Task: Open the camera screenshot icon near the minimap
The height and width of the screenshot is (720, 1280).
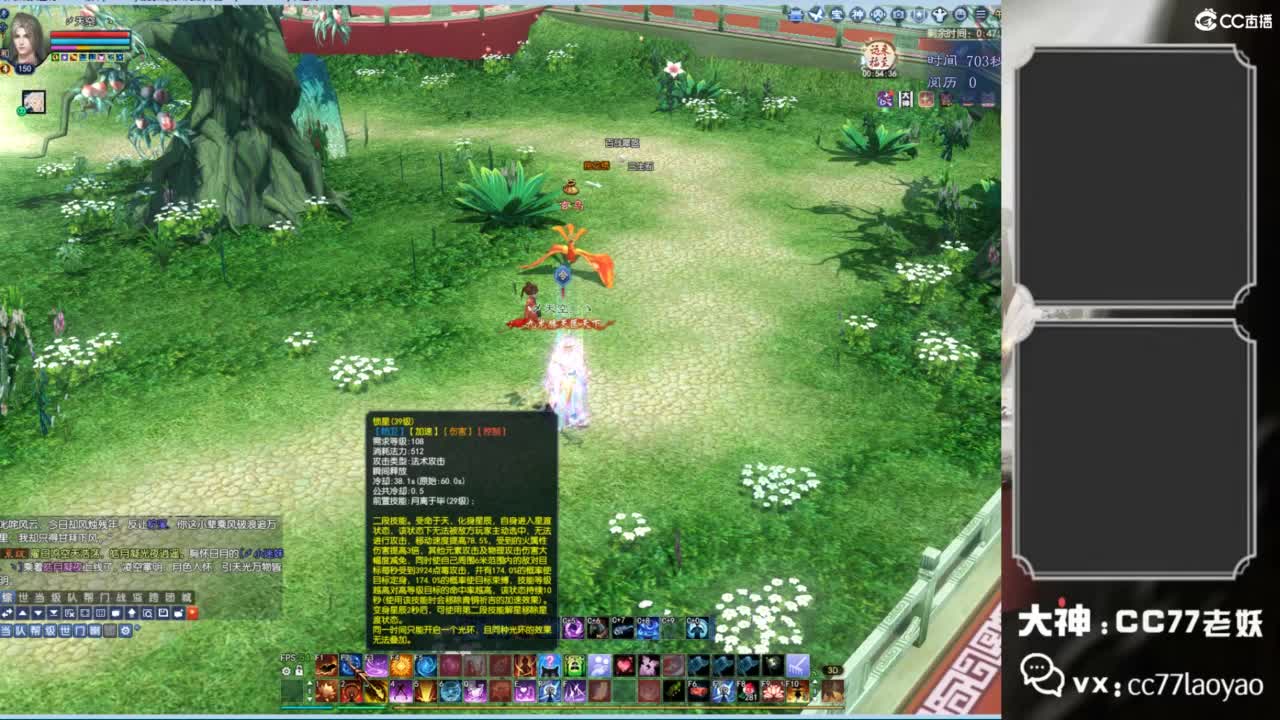Action: (896, 14)
